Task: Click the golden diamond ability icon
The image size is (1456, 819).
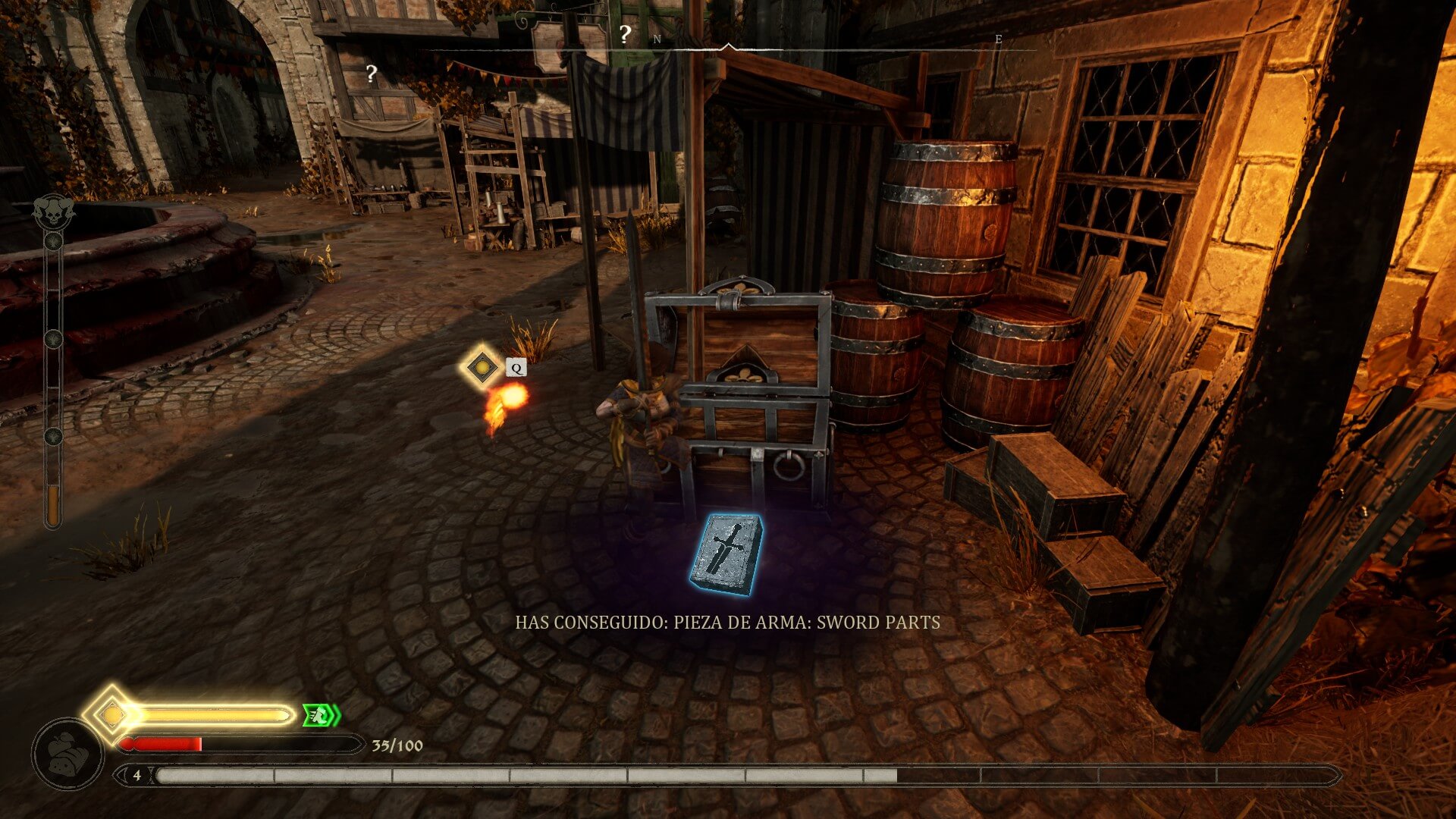Action: click(x=482, y=368)
